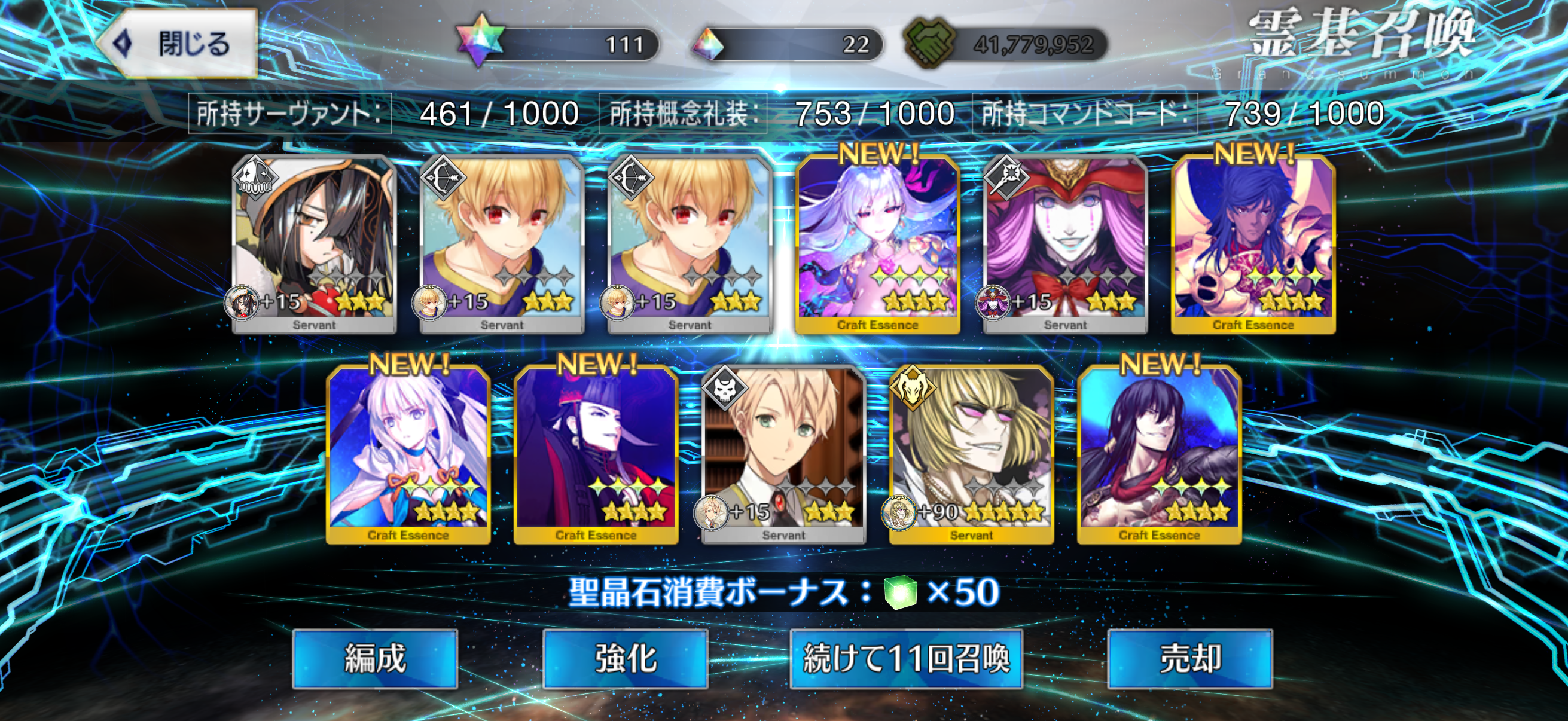The height and width of the screenshot is (721, 1568).
Task: Close the summon results with 閉じる
Action: coord(177,44)
